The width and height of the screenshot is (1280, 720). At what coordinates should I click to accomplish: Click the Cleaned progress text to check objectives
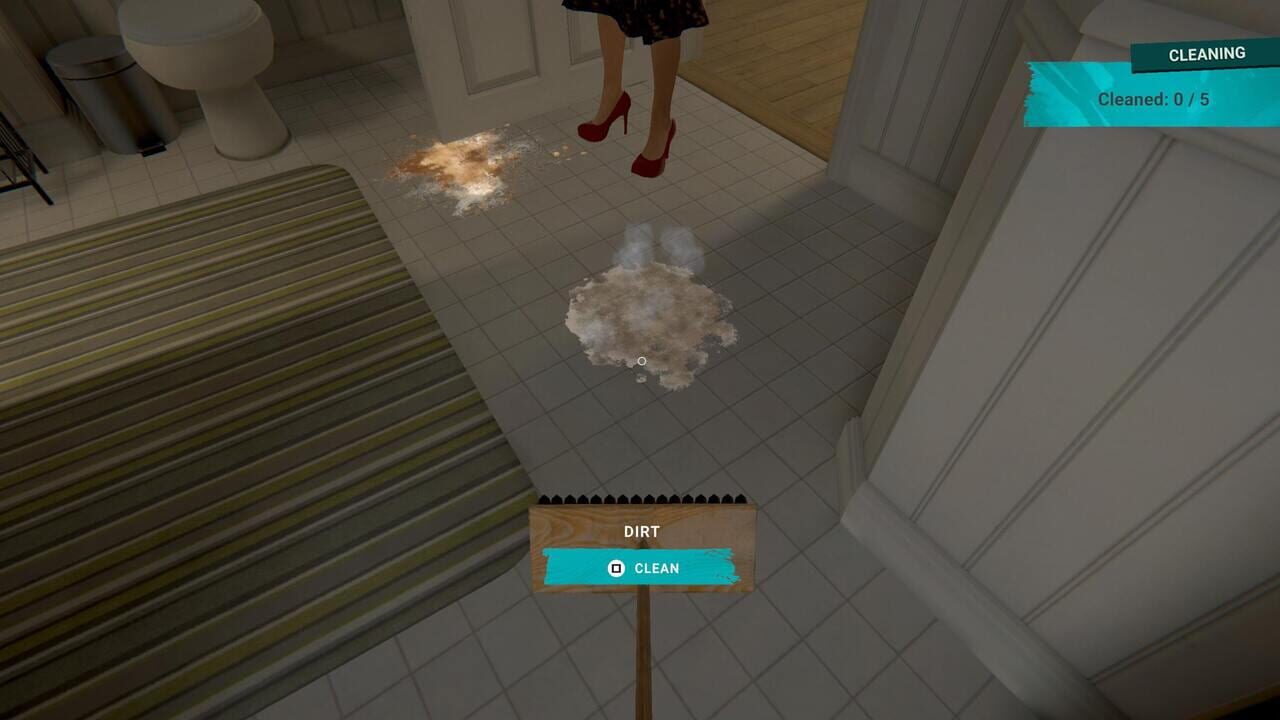click(1152, 100)
